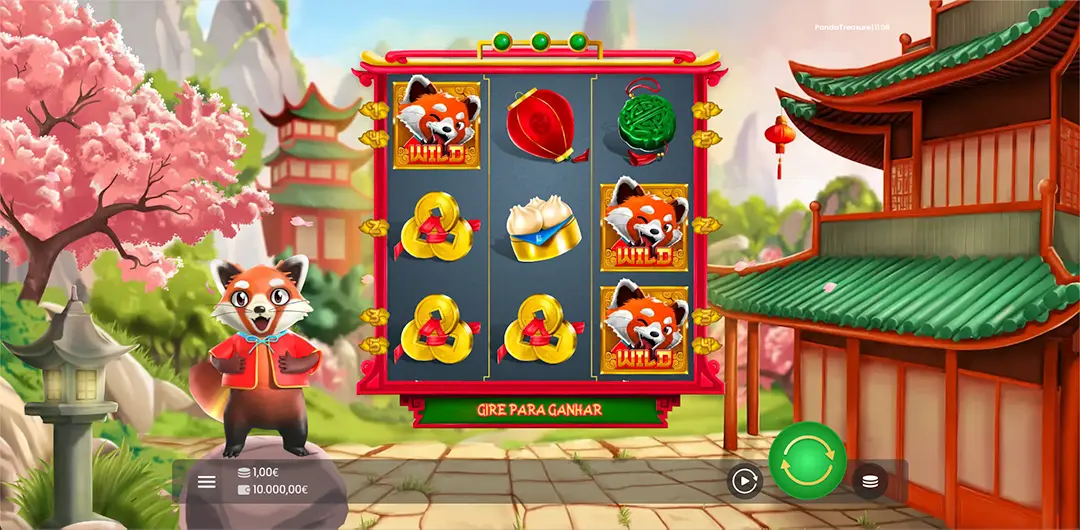Open the coin stack bet settings
The height and width of the screenshot is (530, 1080).
870,482
